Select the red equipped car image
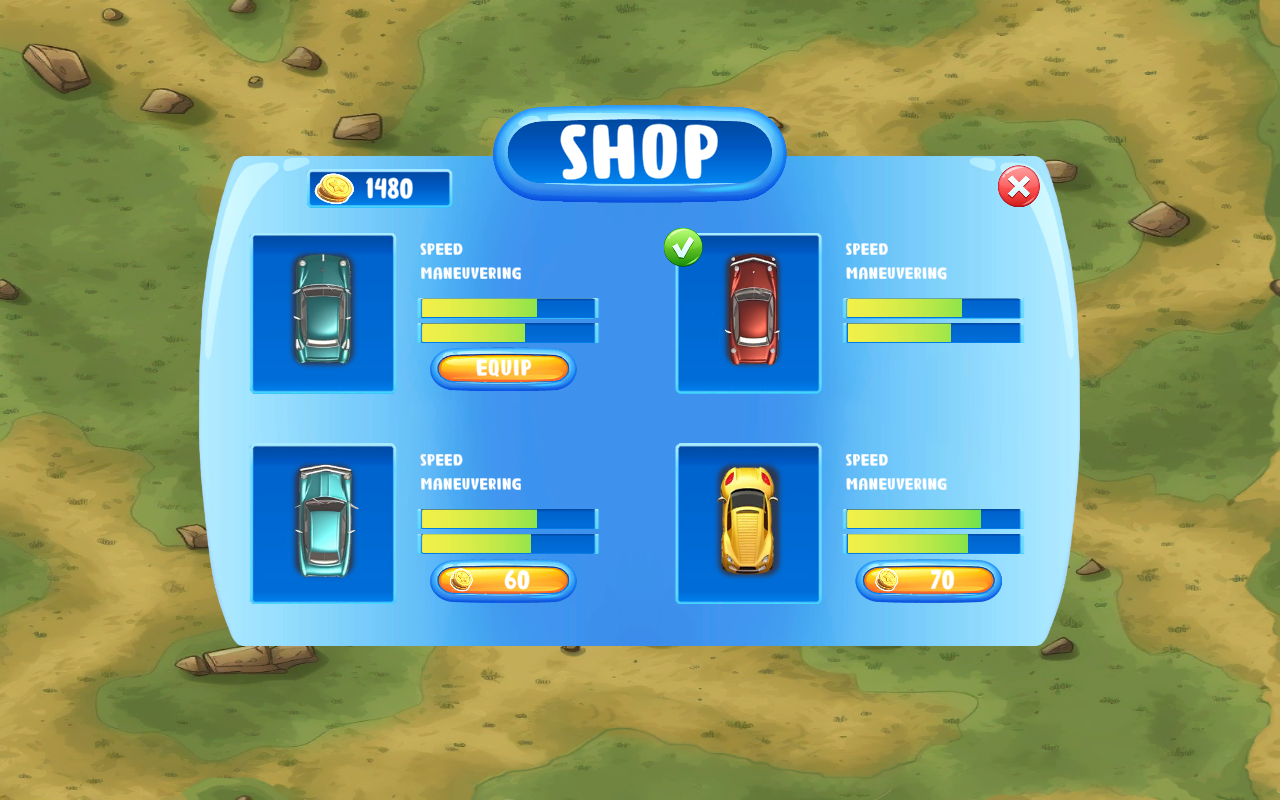The image size is (1280, 800). [x=748, y=313]
